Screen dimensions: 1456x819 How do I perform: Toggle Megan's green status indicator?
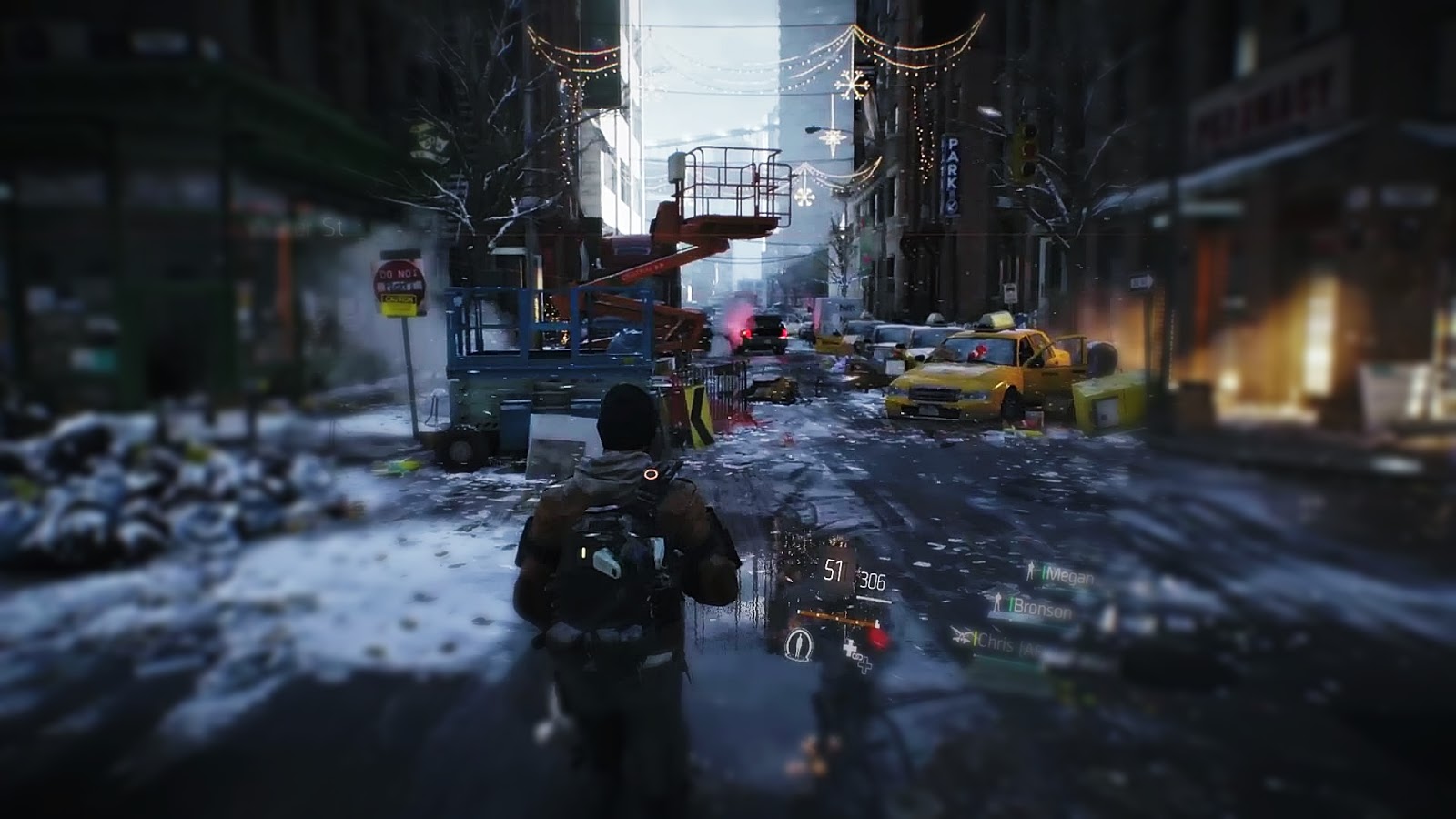click(x=1045, y=572)
